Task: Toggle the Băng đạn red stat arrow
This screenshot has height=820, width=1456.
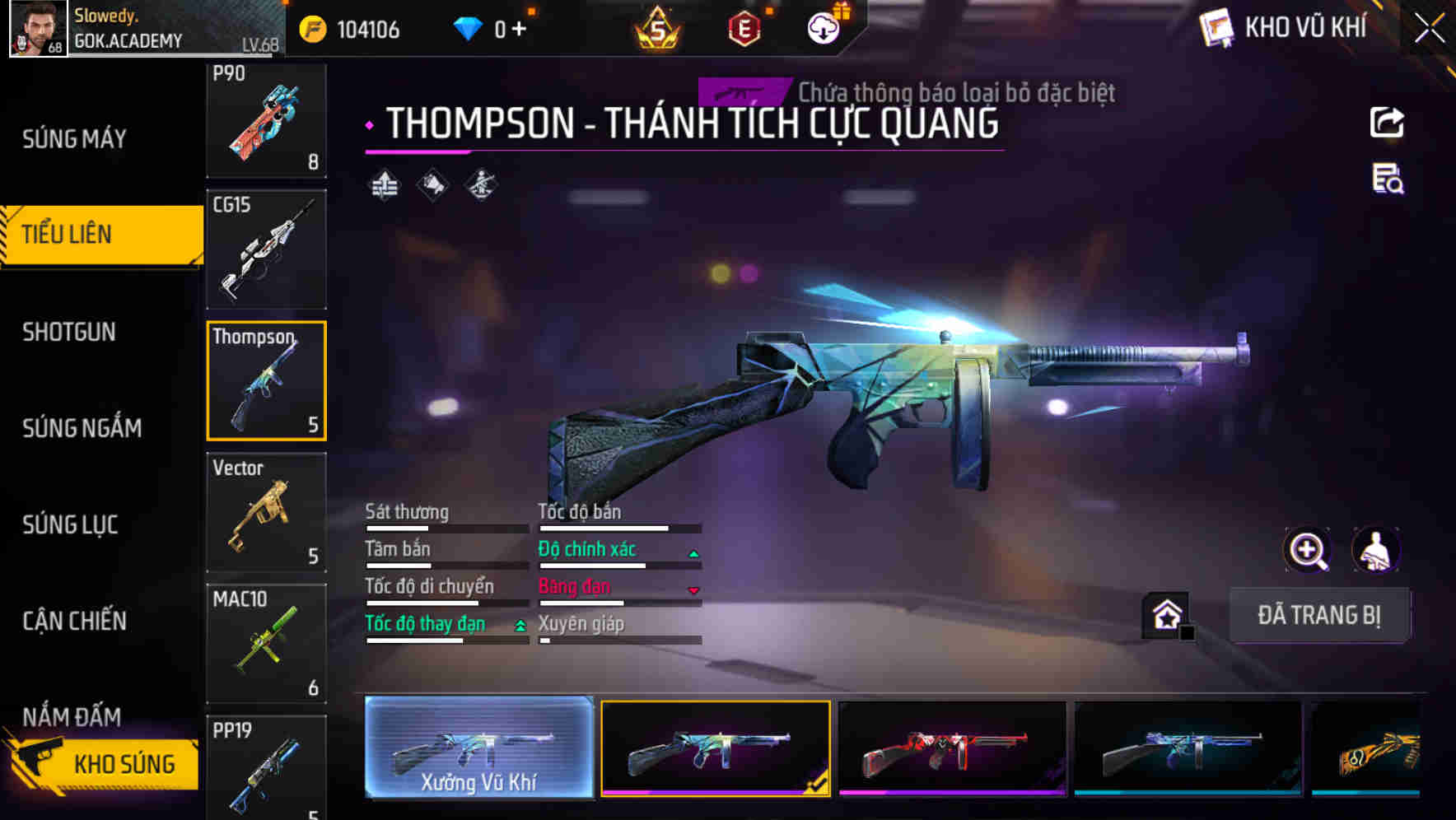Action: tap(694, 588)
